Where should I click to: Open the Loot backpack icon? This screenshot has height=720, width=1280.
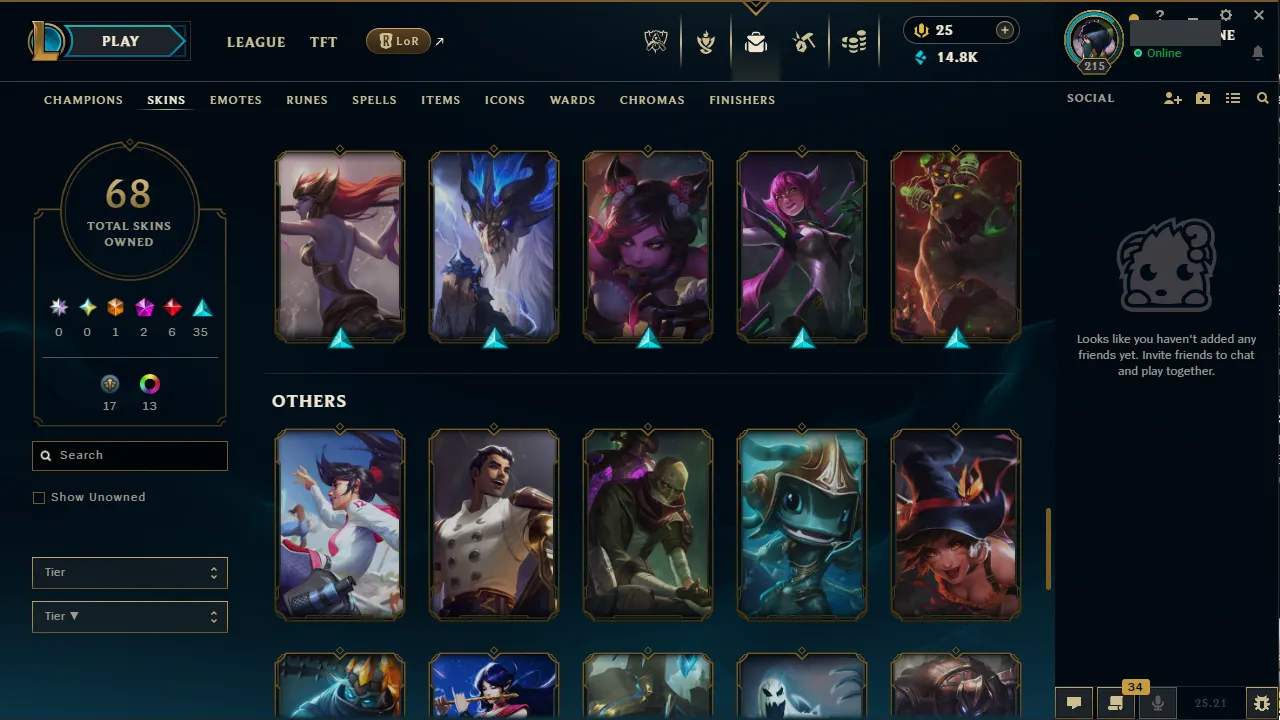point(756,41)
